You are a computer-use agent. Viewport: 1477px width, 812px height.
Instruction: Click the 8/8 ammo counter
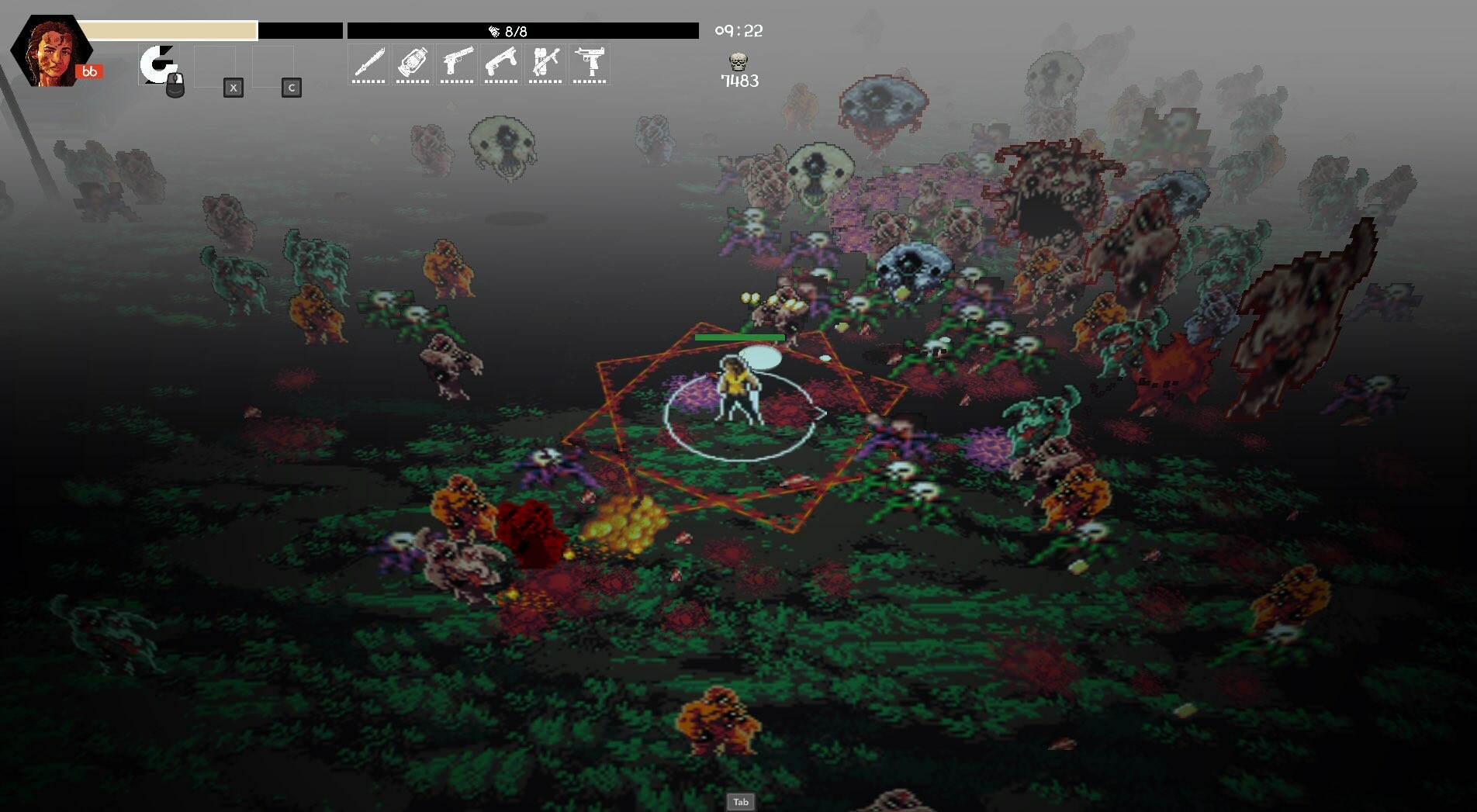515,31
